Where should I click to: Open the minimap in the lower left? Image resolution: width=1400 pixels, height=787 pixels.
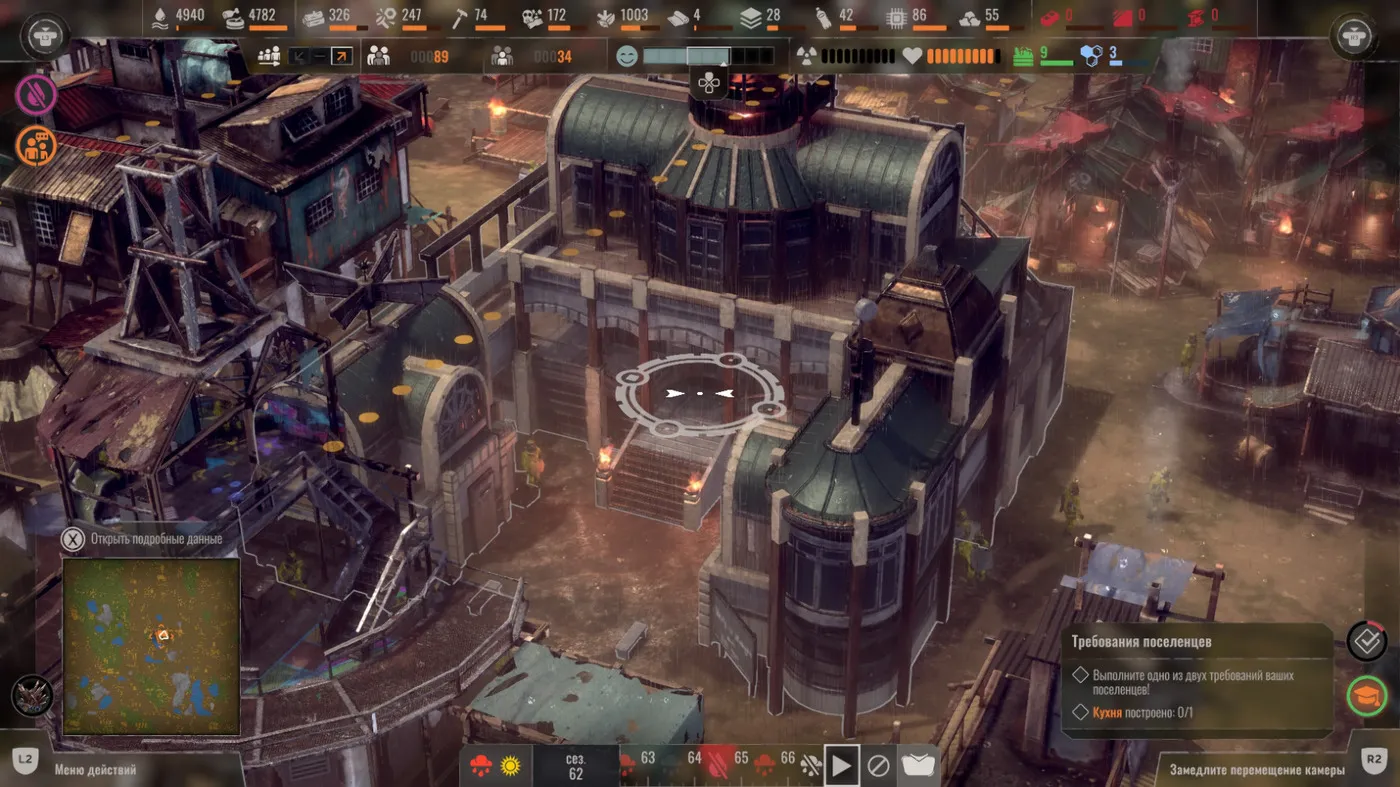point(151,646)
